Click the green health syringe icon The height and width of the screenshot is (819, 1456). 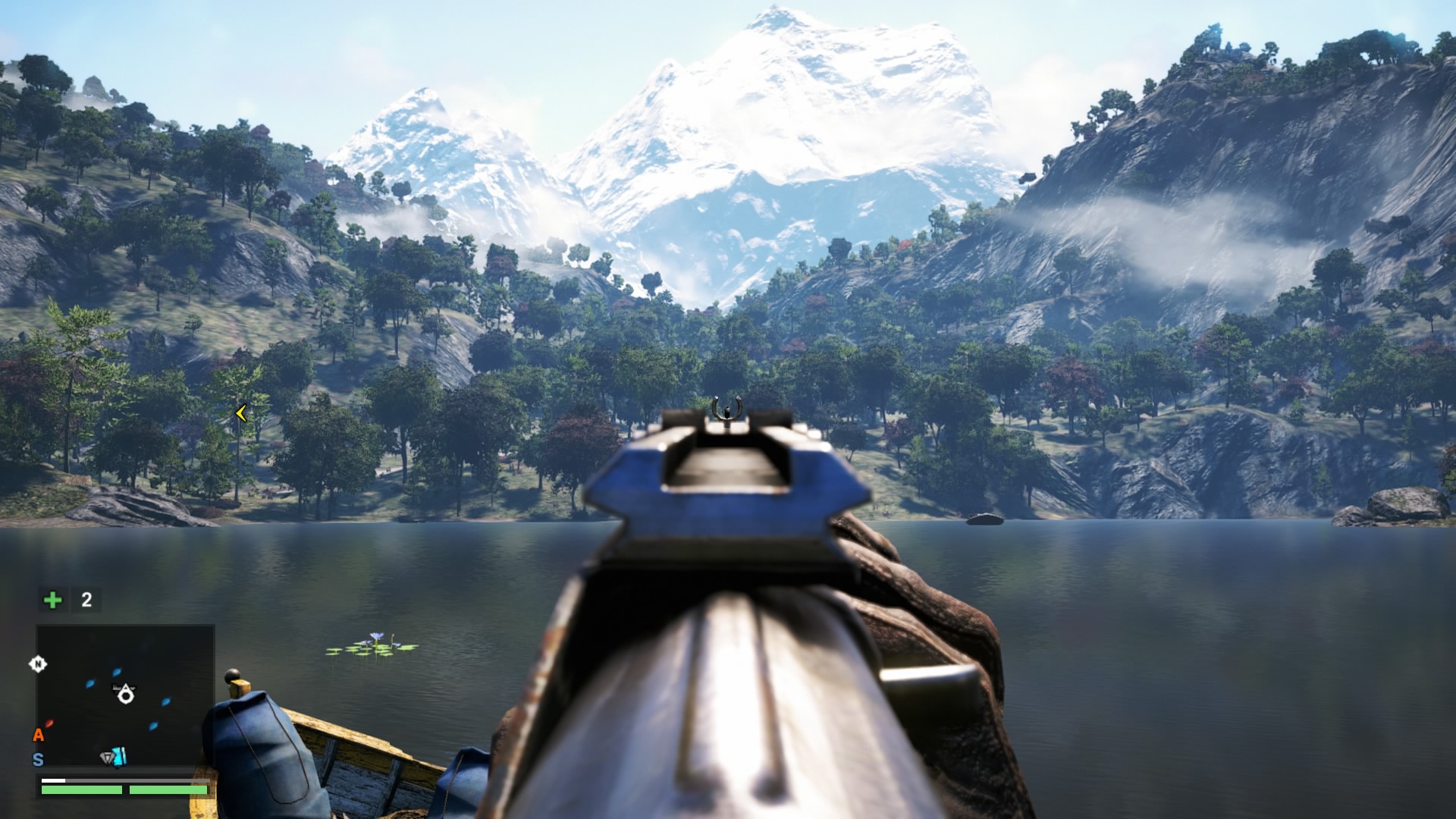52,600
